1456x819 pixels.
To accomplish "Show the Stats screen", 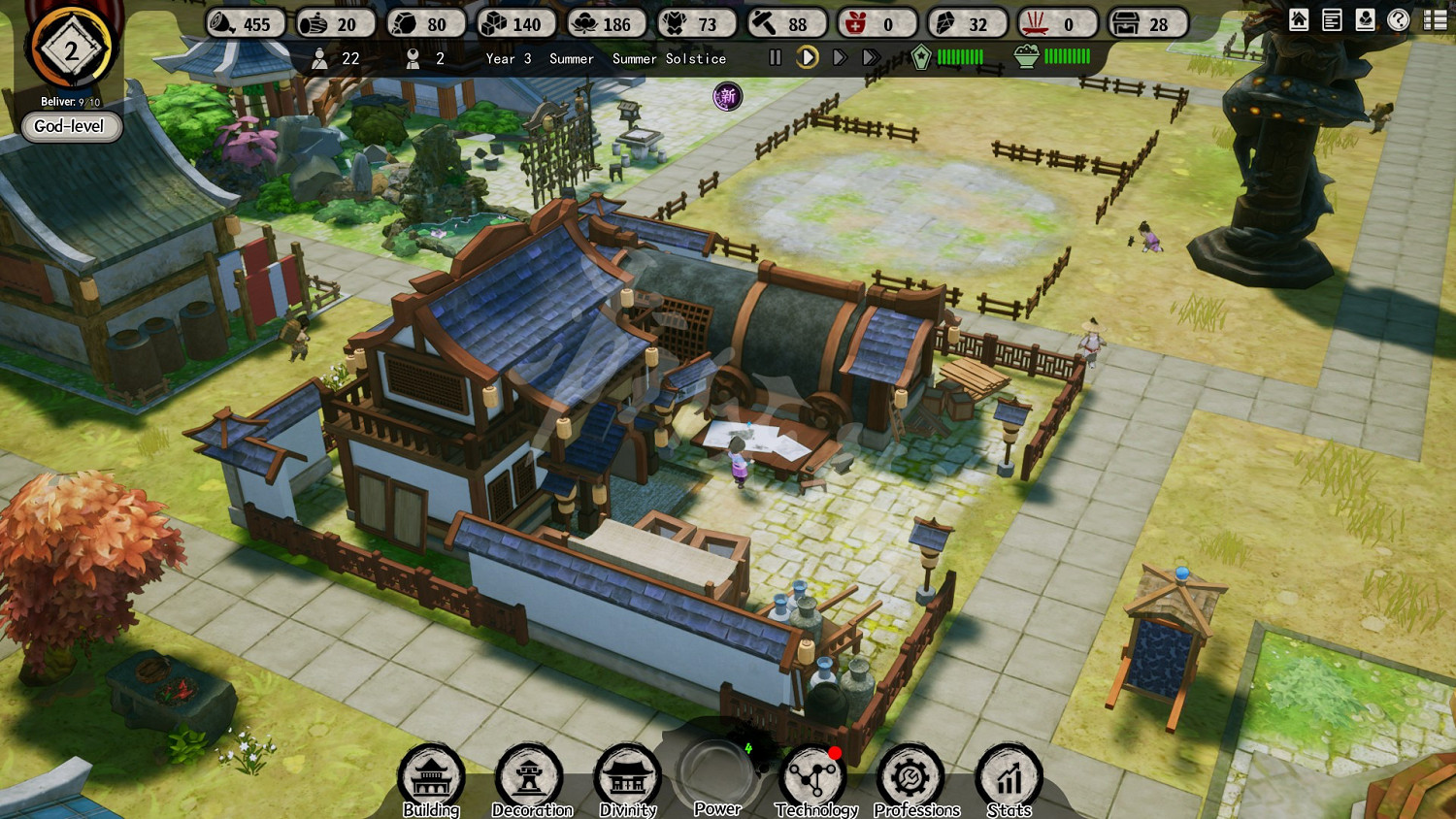I will pos(1009,777).
